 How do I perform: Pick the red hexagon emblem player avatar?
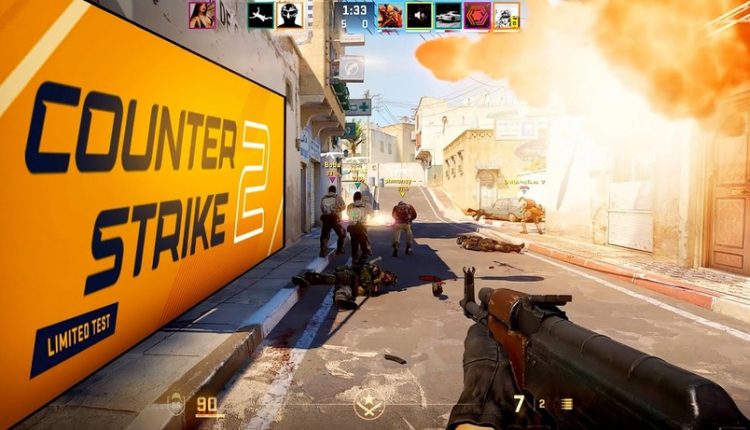point(477,15)
